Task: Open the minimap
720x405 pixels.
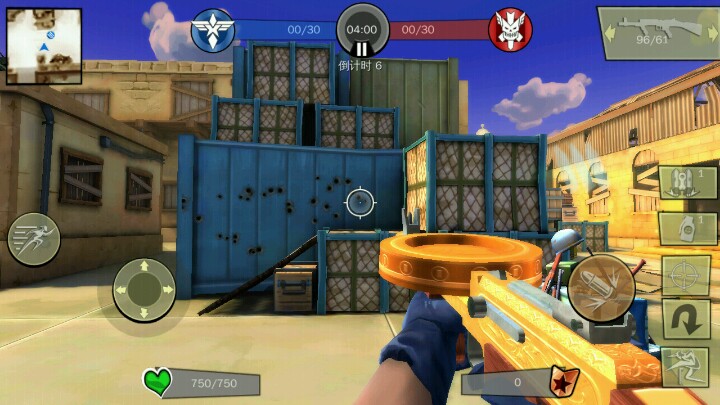Action: [x=44, y=46]
